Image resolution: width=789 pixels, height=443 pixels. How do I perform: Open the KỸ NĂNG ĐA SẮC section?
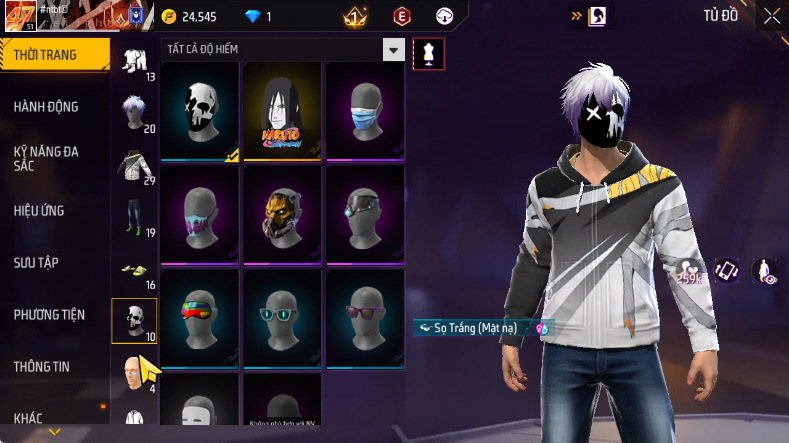pos(46,159)
